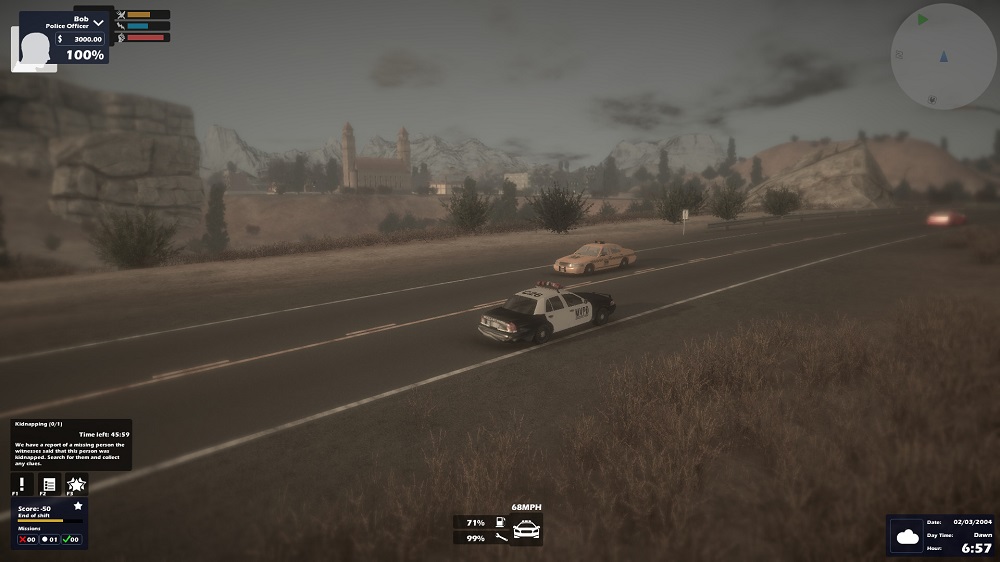The height and width of the screenshot is (562, 1000).
Task: Click the star in the score panel
Action: point(78,507)
